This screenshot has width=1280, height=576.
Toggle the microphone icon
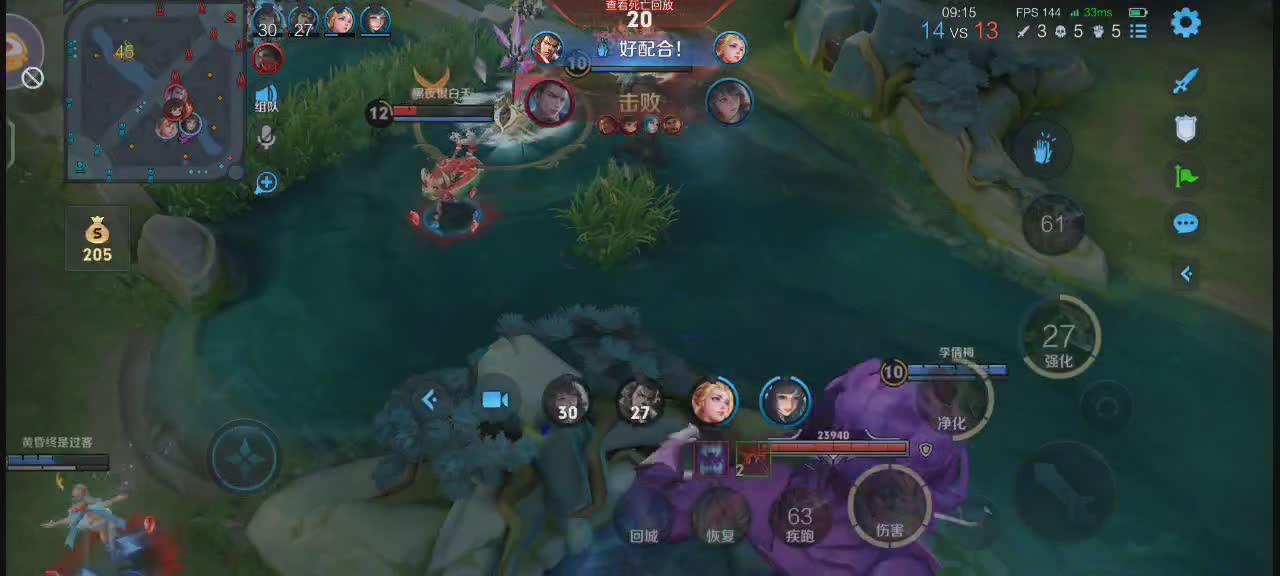pos(266,137)
